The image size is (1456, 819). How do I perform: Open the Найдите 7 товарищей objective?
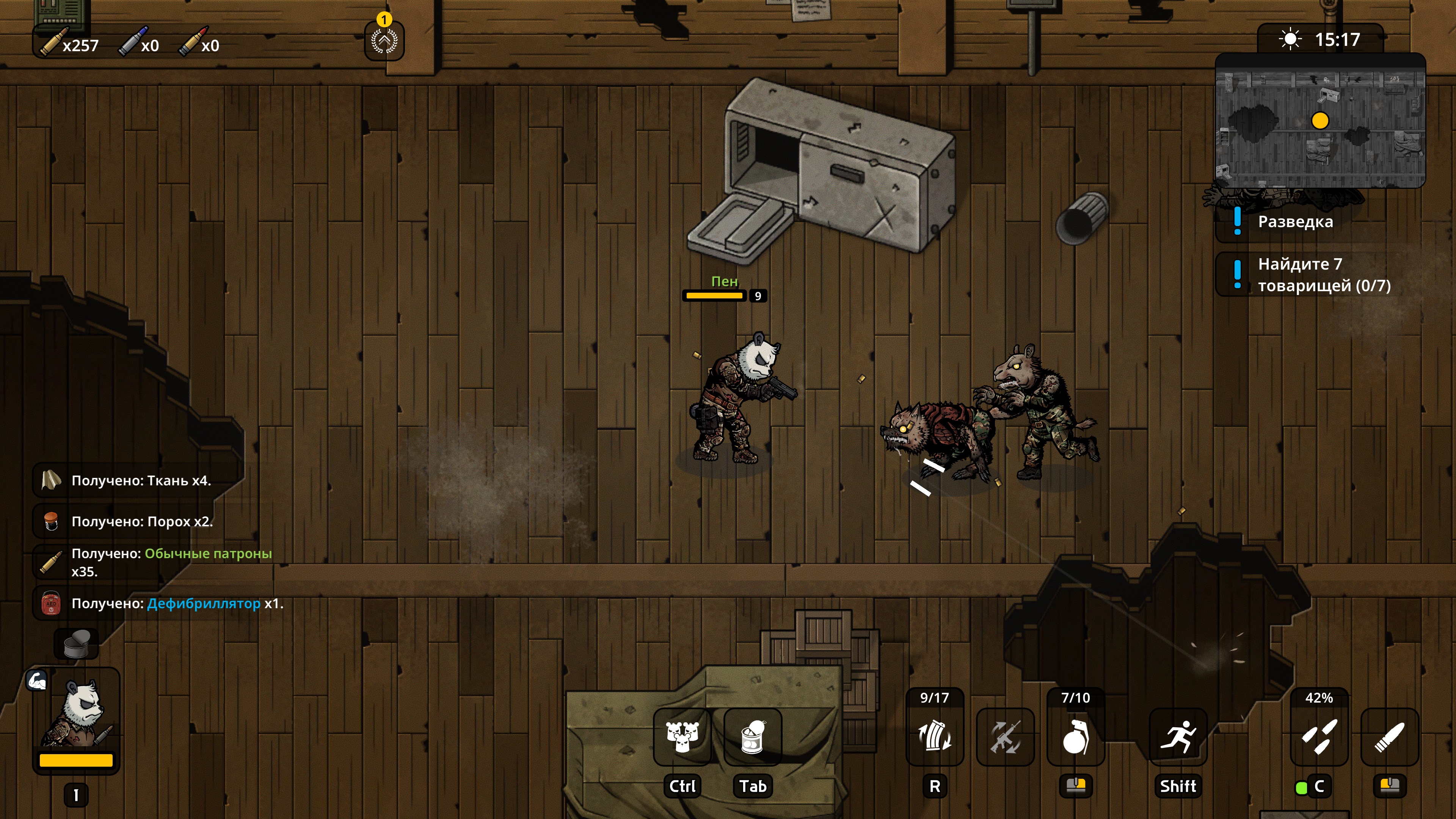[1323, 275]
